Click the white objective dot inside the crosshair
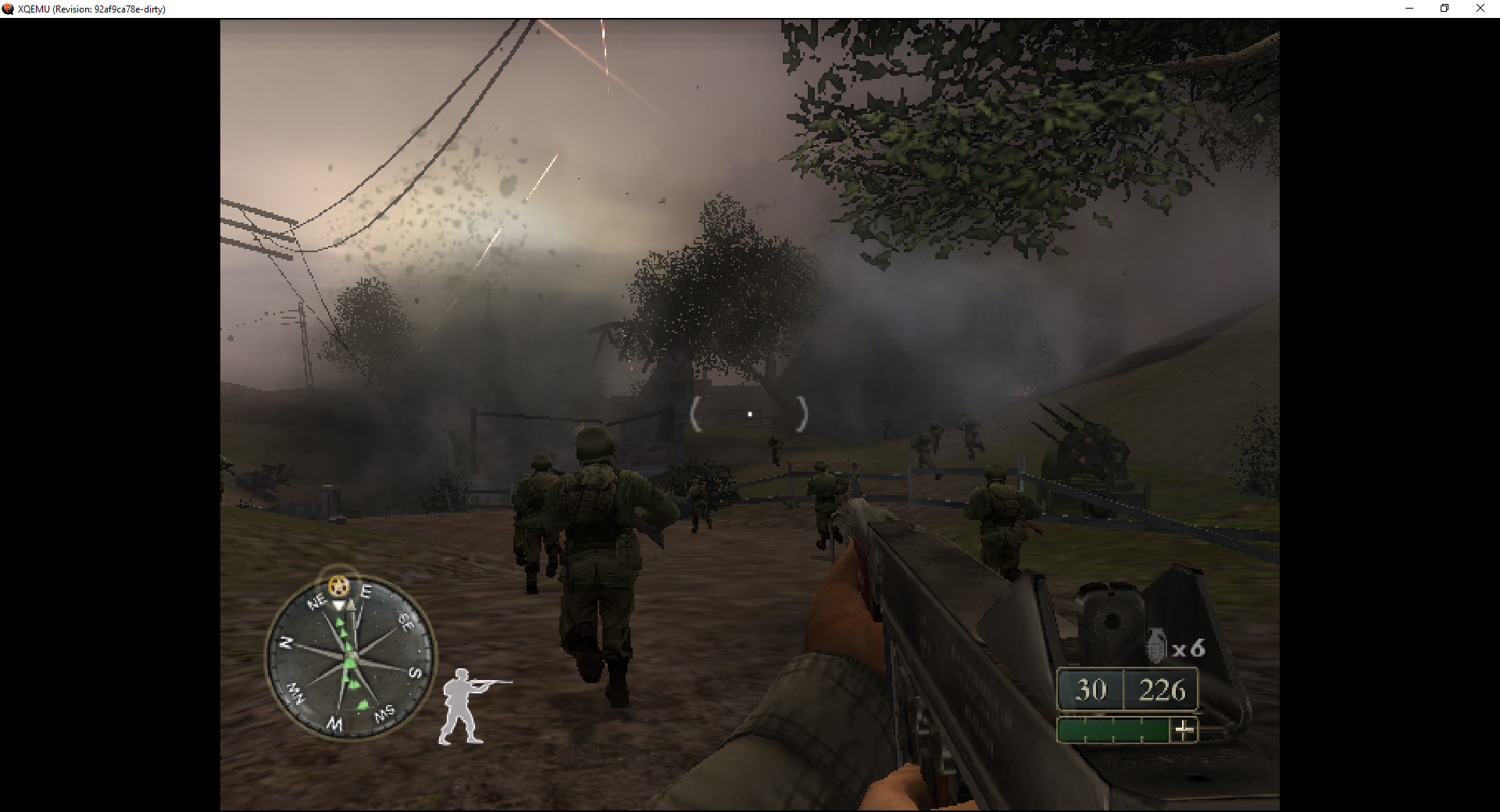Image resolution: width=1500 pixels, height=812 pixels. tap(749, 412)
